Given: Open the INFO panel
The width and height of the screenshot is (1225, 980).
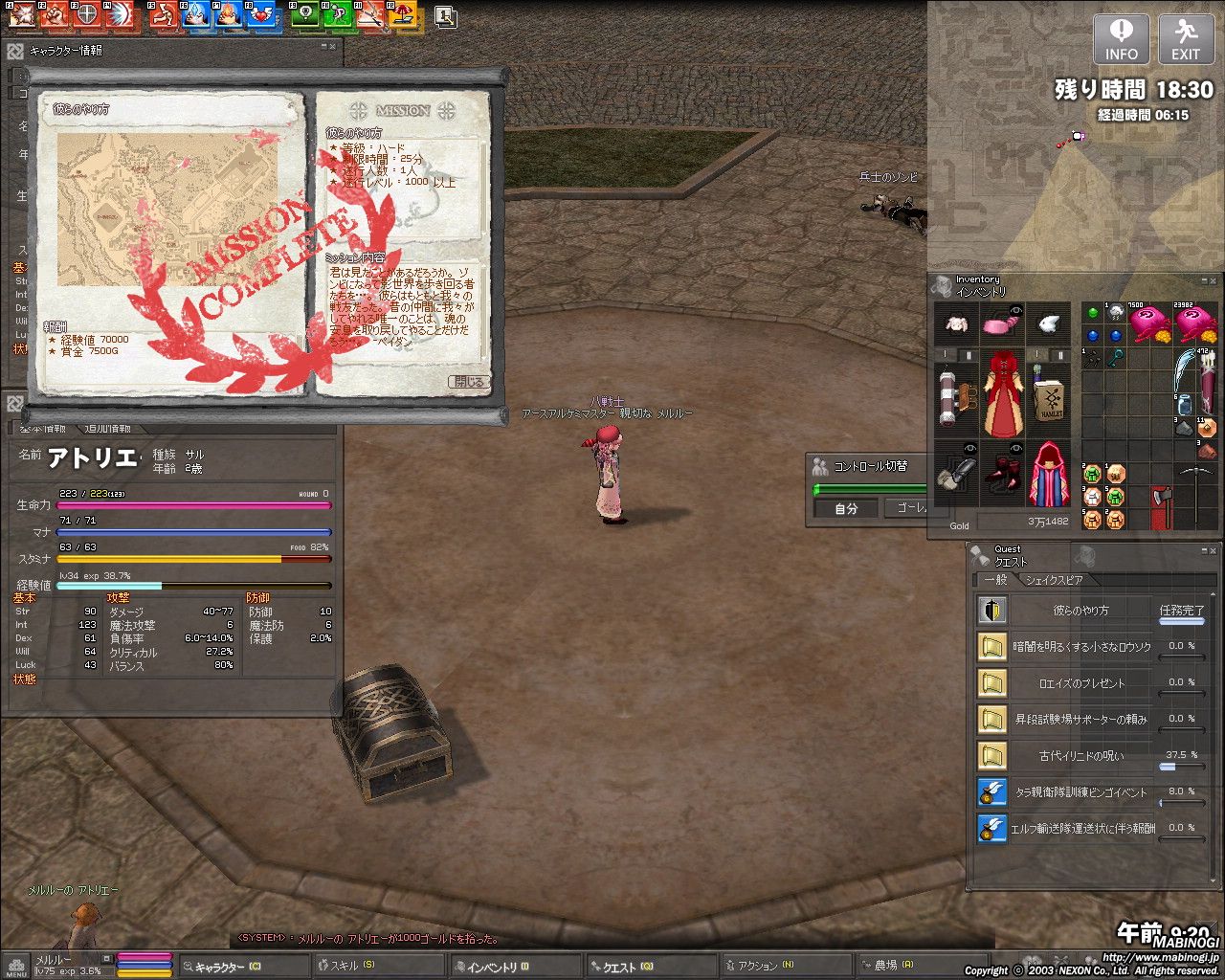Looking at the screenshot, I should click(x=1121, y=39).
